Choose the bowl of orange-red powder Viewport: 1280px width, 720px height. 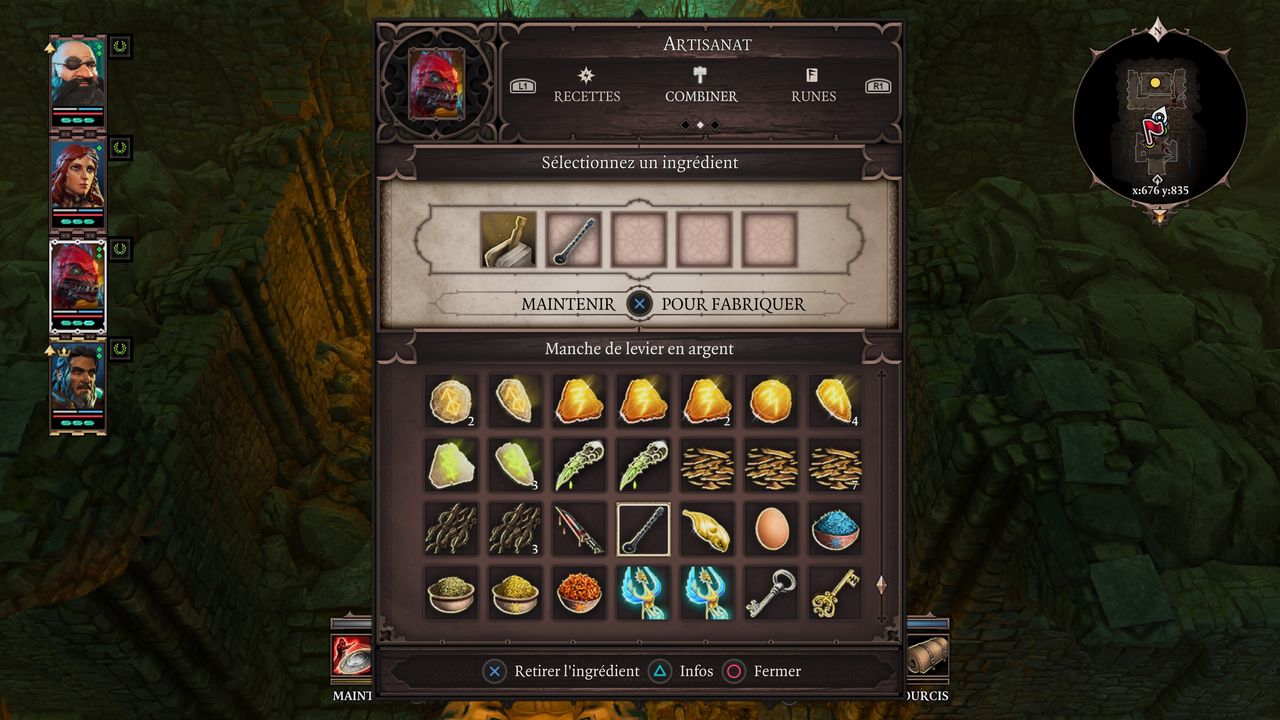579,593
